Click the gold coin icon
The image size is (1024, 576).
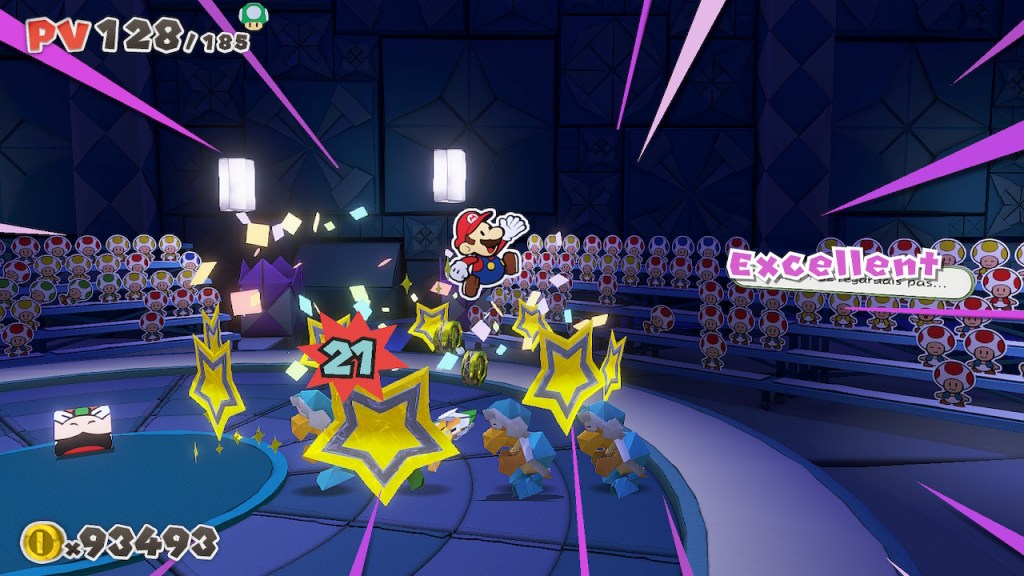coord(43,543)
